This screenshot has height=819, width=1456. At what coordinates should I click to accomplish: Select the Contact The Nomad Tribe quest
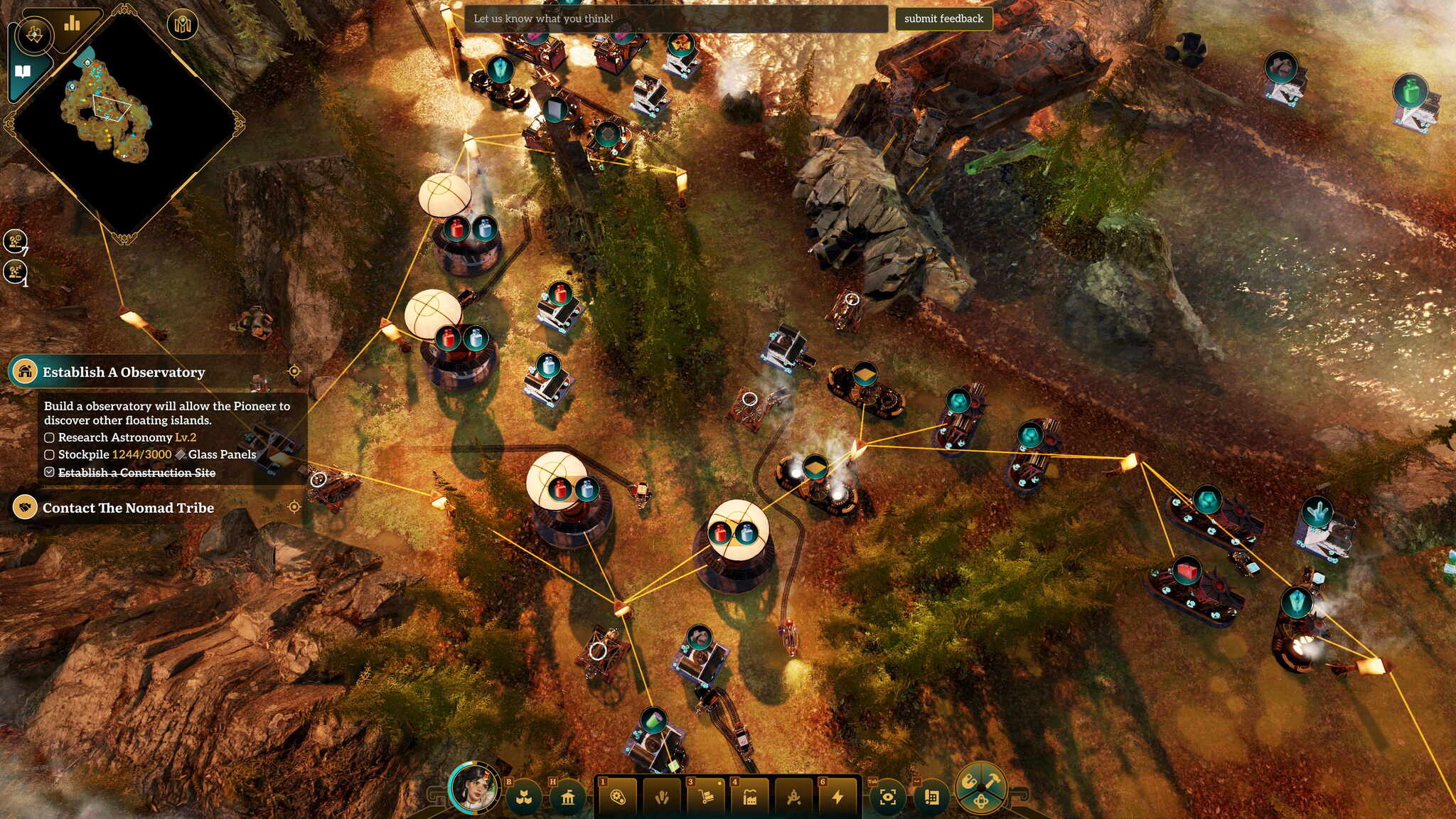[x=128, y=508]
